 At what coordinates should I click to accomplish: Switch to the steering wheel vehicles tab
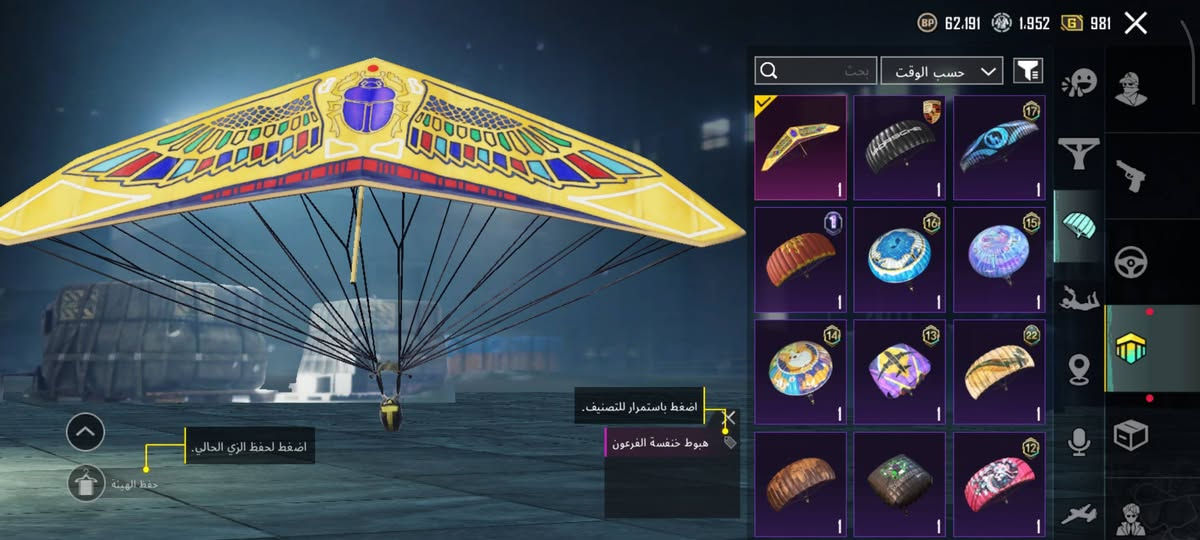[1131, 262]
